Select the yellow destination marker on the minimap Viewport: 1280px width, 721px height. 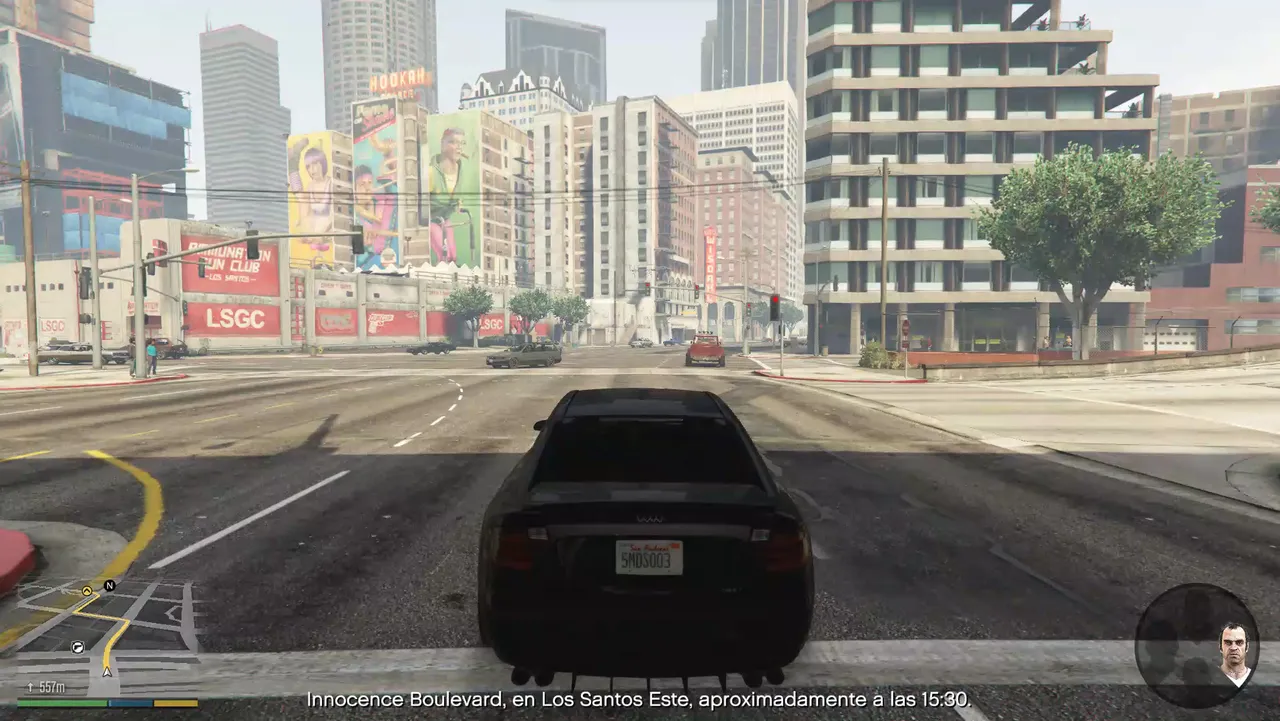pyautogui.click(x=87, y=591)
